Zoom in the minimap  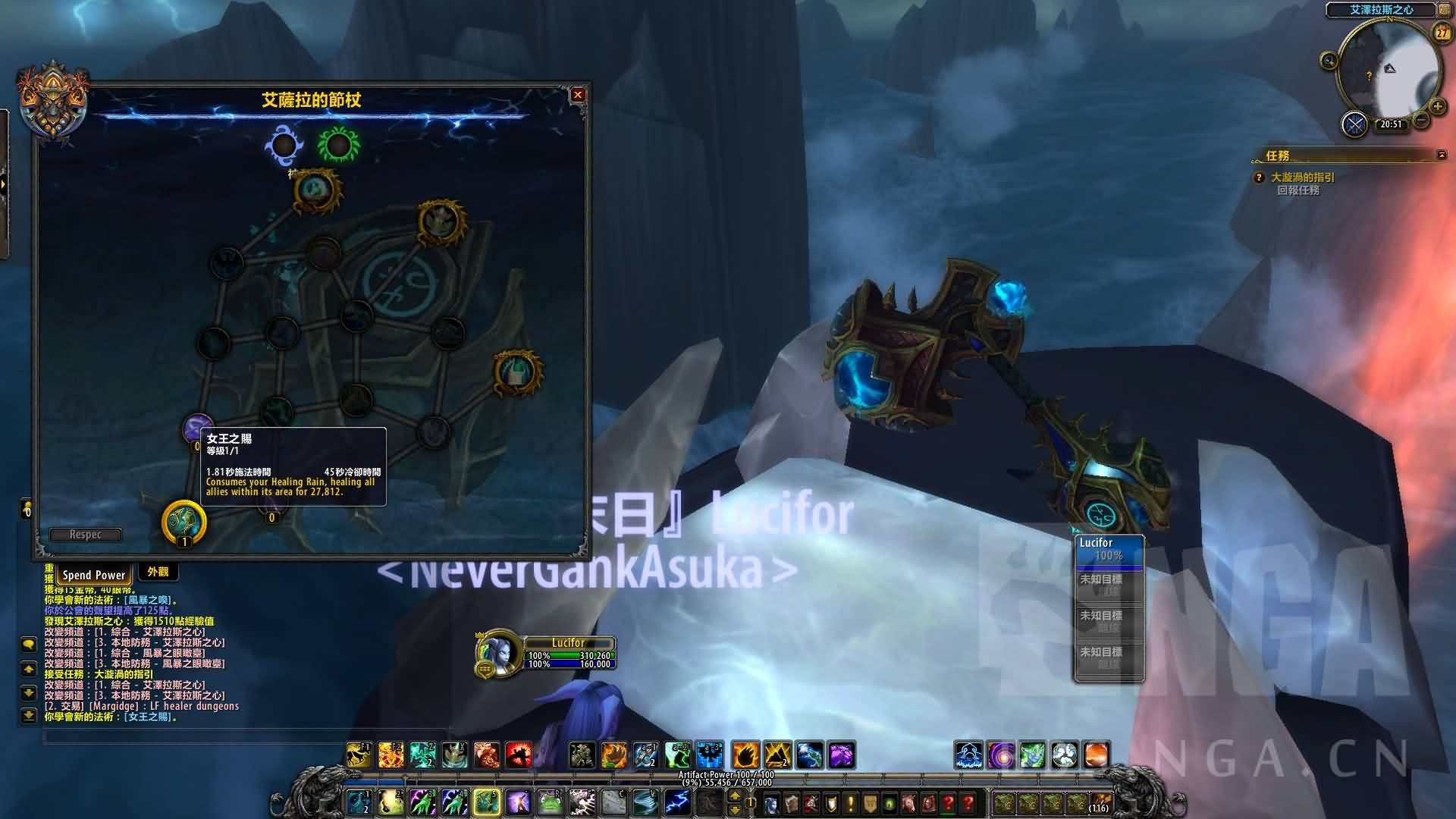click(x=1437, y=107)
